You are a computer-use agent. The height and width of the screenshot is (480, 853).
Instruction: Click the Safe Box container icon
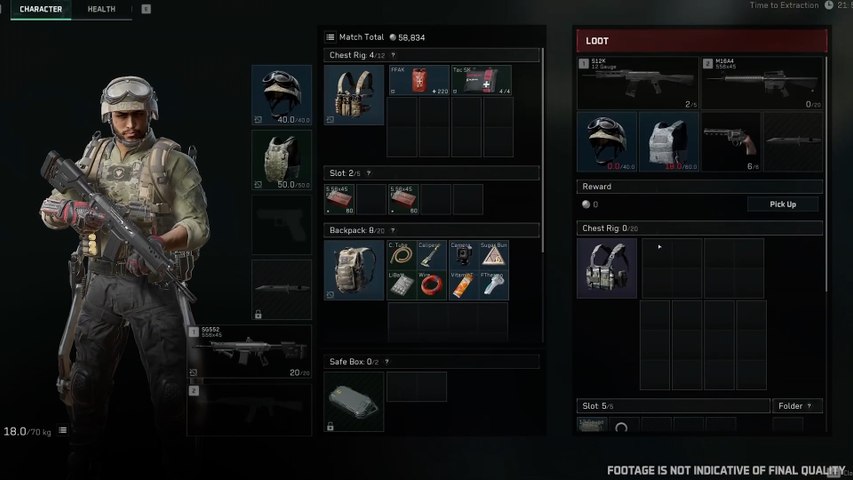coord(354,402)
